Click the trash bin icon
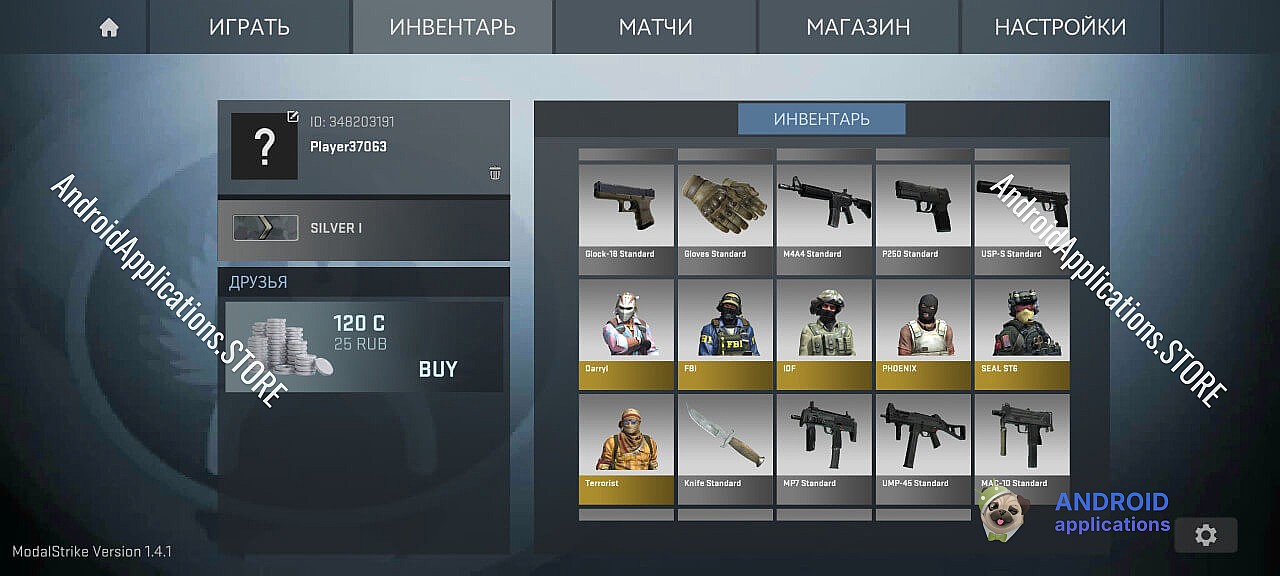Screen dimensions: 1280x576 494,173
